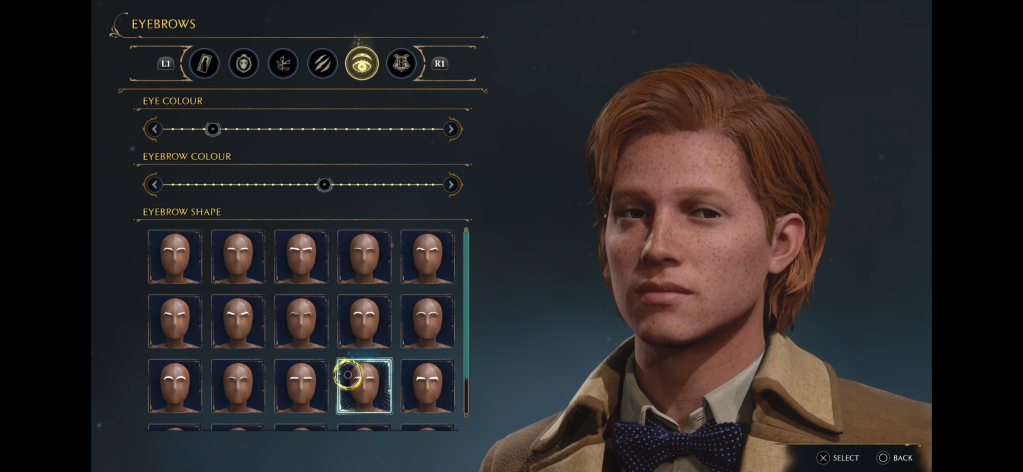Open the portrait card presets tab
This screenshot has width=1023, height=472.
204,63
